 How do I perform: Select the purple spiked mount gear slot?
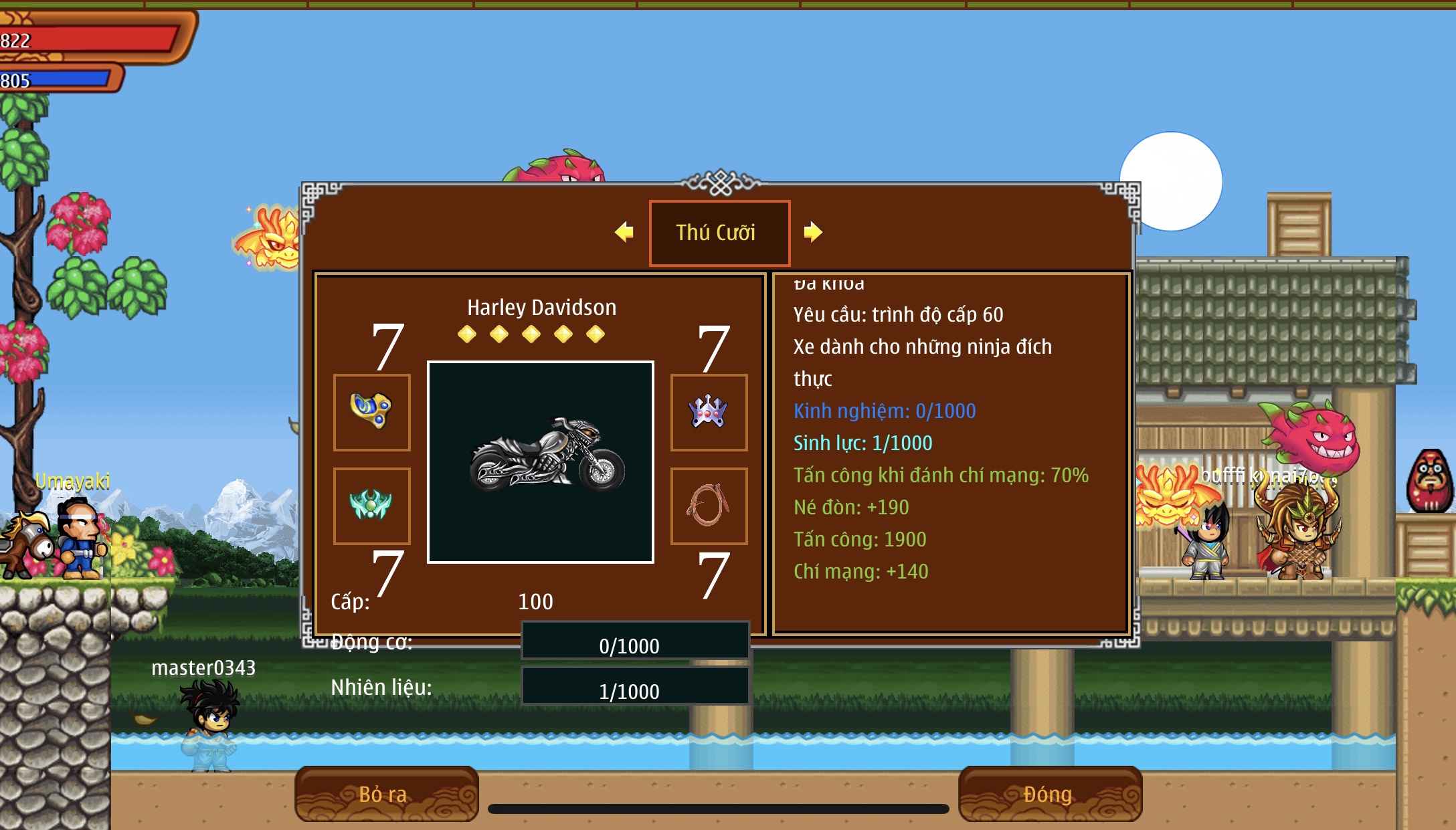tap(709, 412)
